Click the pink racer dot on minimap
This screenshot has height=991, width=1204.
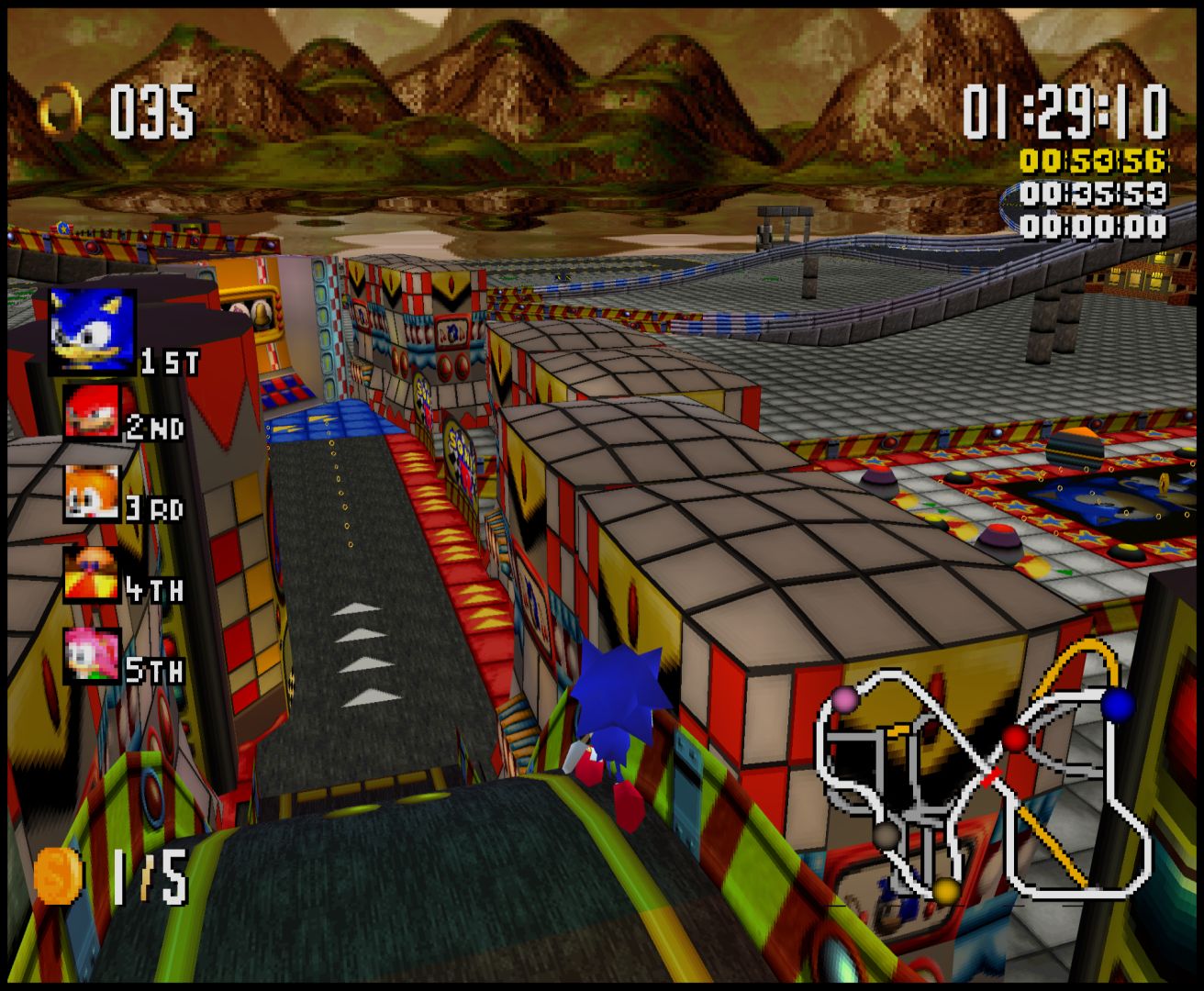[845, 700]
